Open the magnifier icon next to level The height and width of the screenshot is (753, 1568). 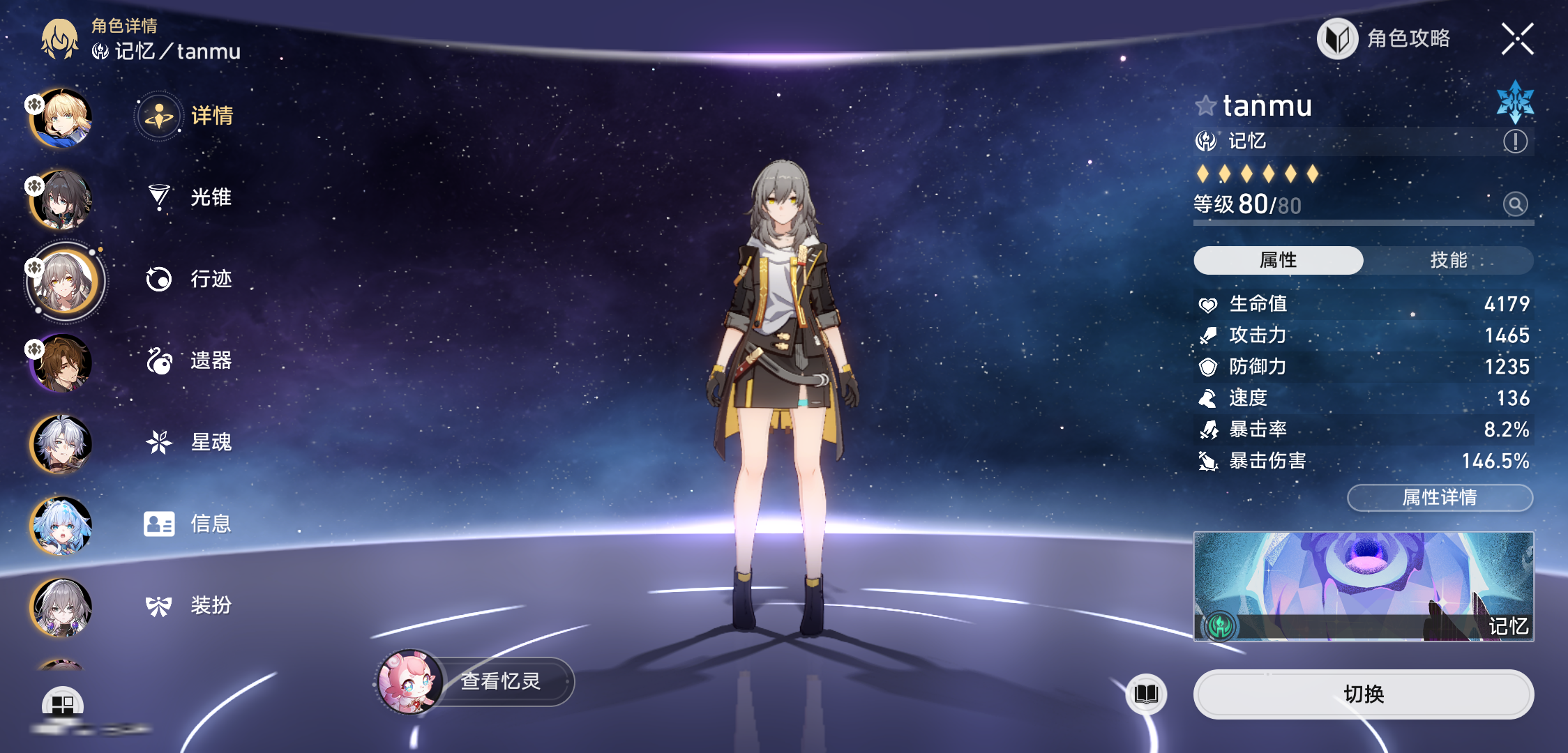coord(1515,204)
